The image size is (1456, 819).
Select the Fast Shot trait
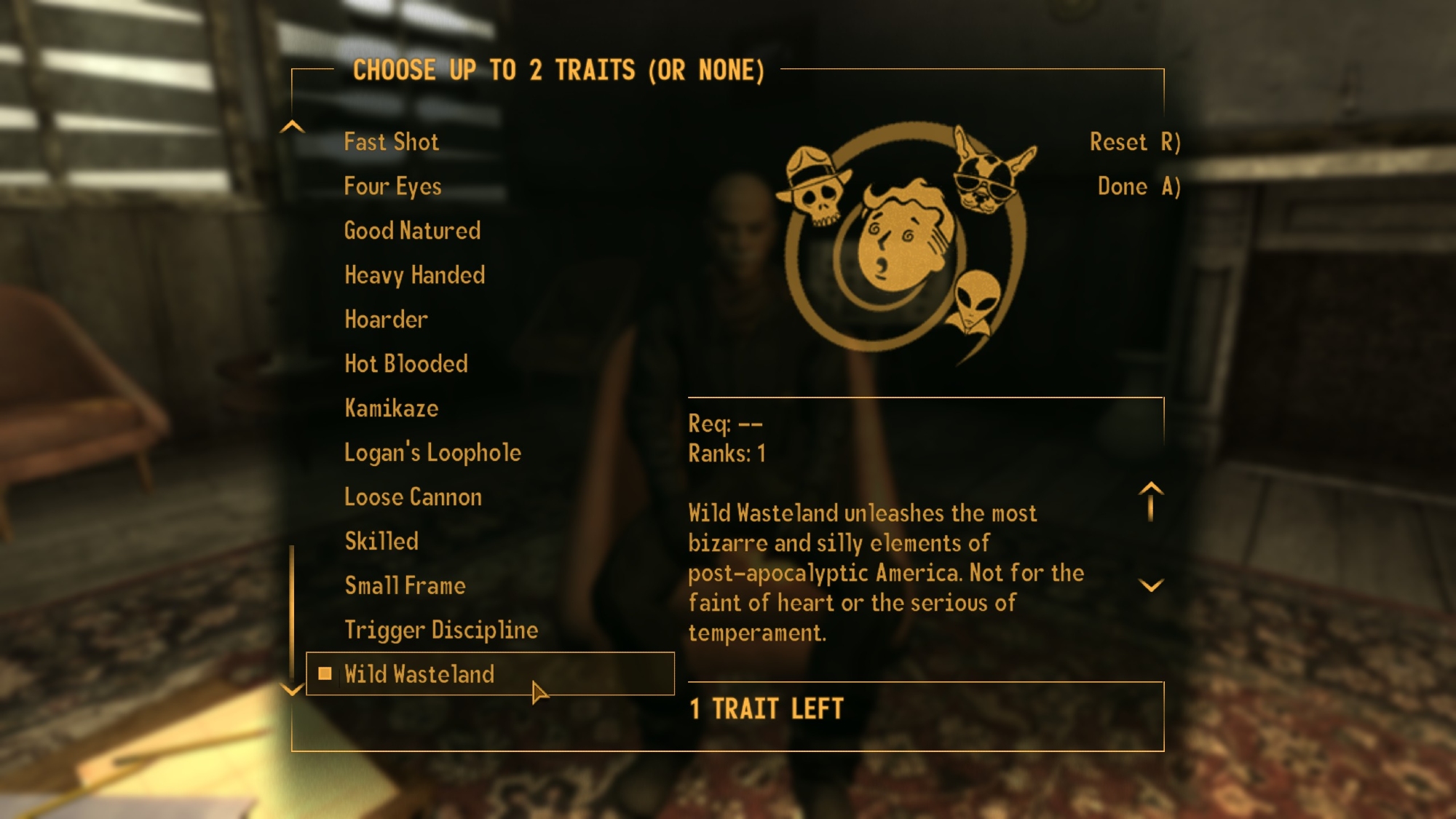391,142
